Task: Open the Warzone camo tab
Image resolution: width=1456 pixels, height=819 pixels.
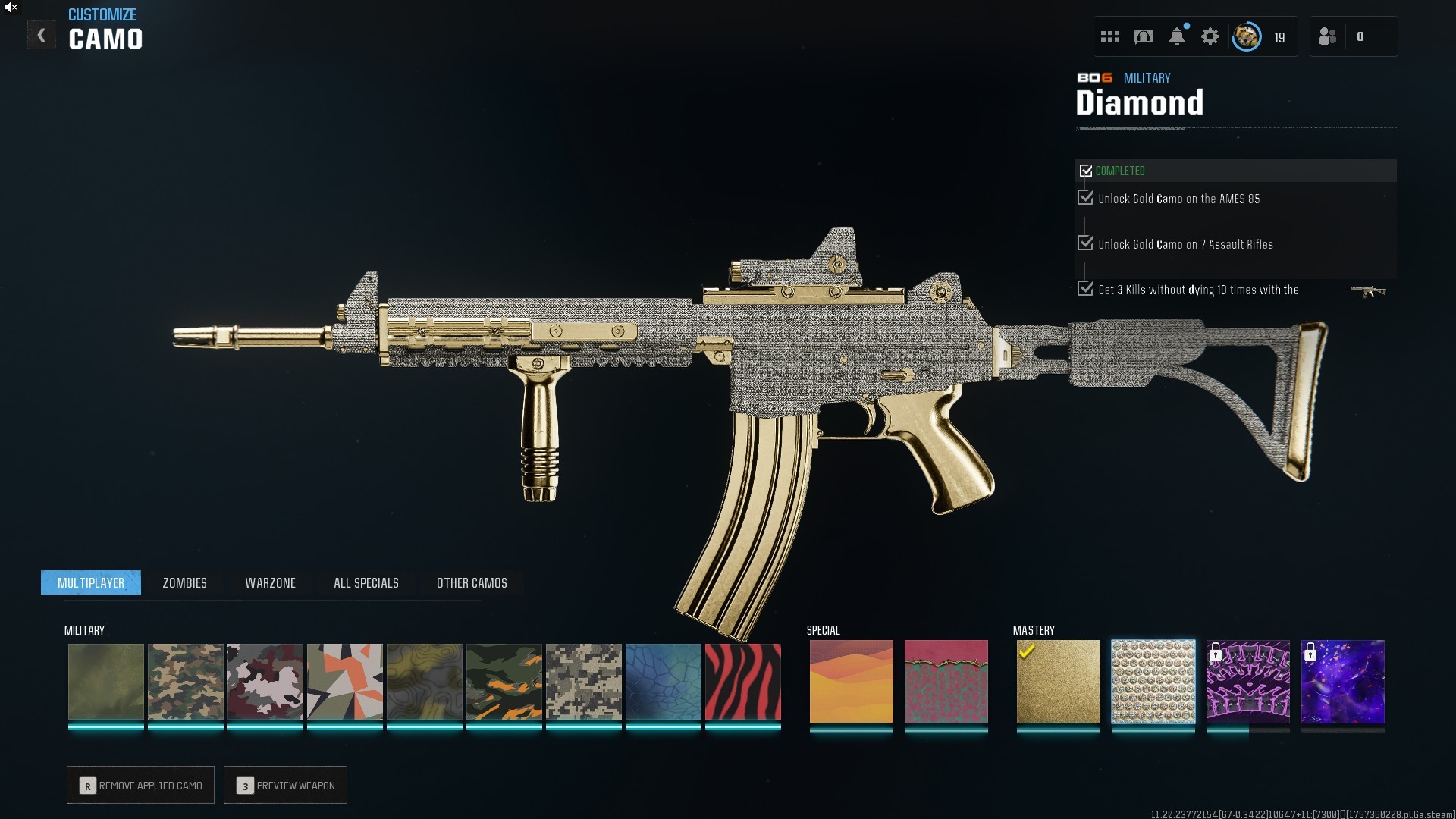Action: tap(270, 582)
